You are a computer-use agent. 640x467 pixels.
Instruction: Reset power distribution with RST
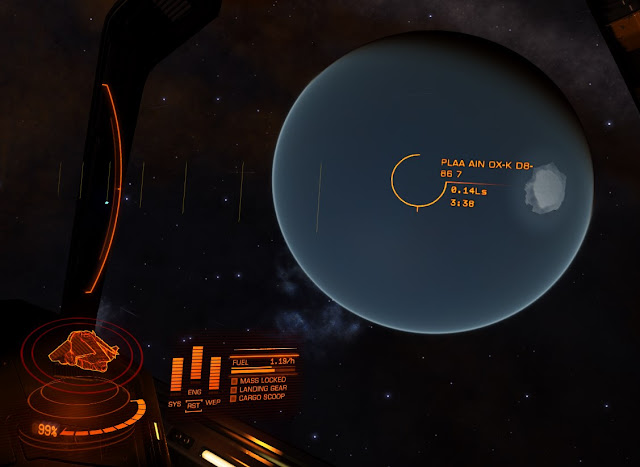click(x=194, y=405)
